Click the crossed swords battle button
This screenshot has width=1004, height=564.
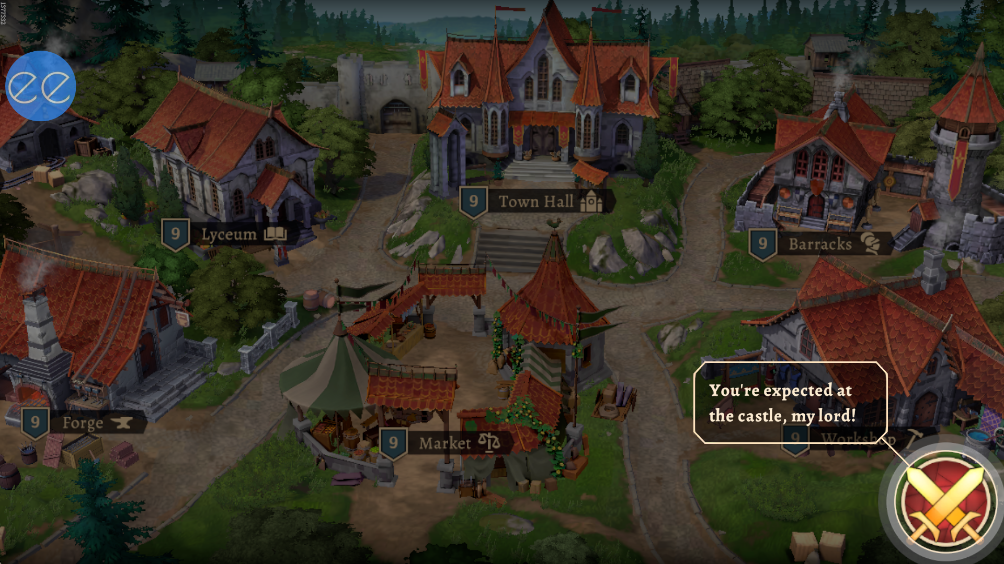coord(940,498)
